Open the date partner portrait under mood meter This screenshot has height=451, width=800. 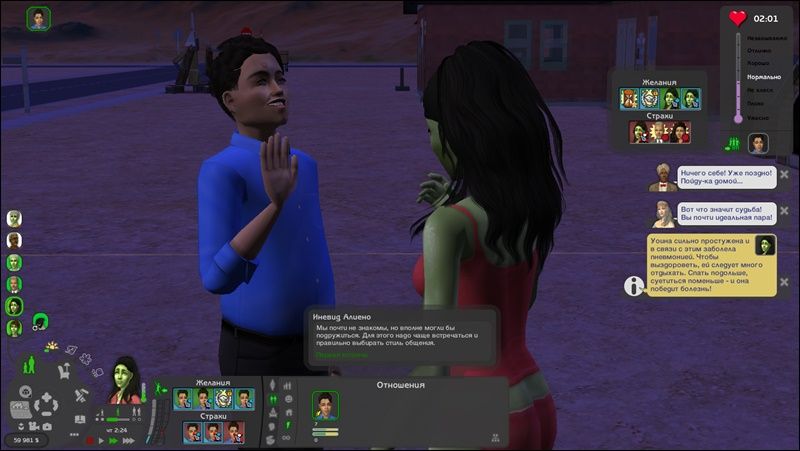point(758,143)
